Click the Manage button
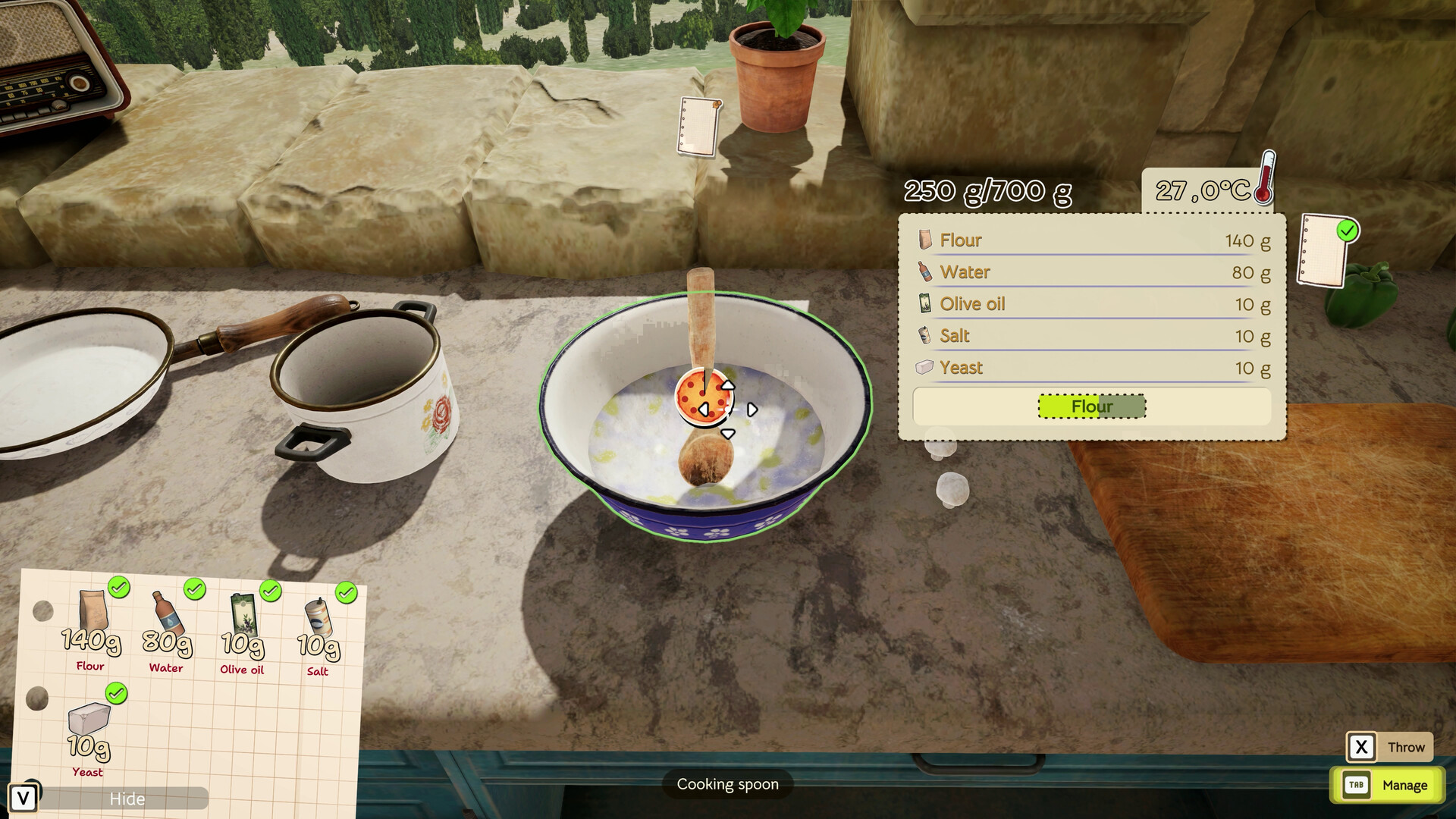The width and height of the screenshot is (1456, 819). tap(1387, 785)
